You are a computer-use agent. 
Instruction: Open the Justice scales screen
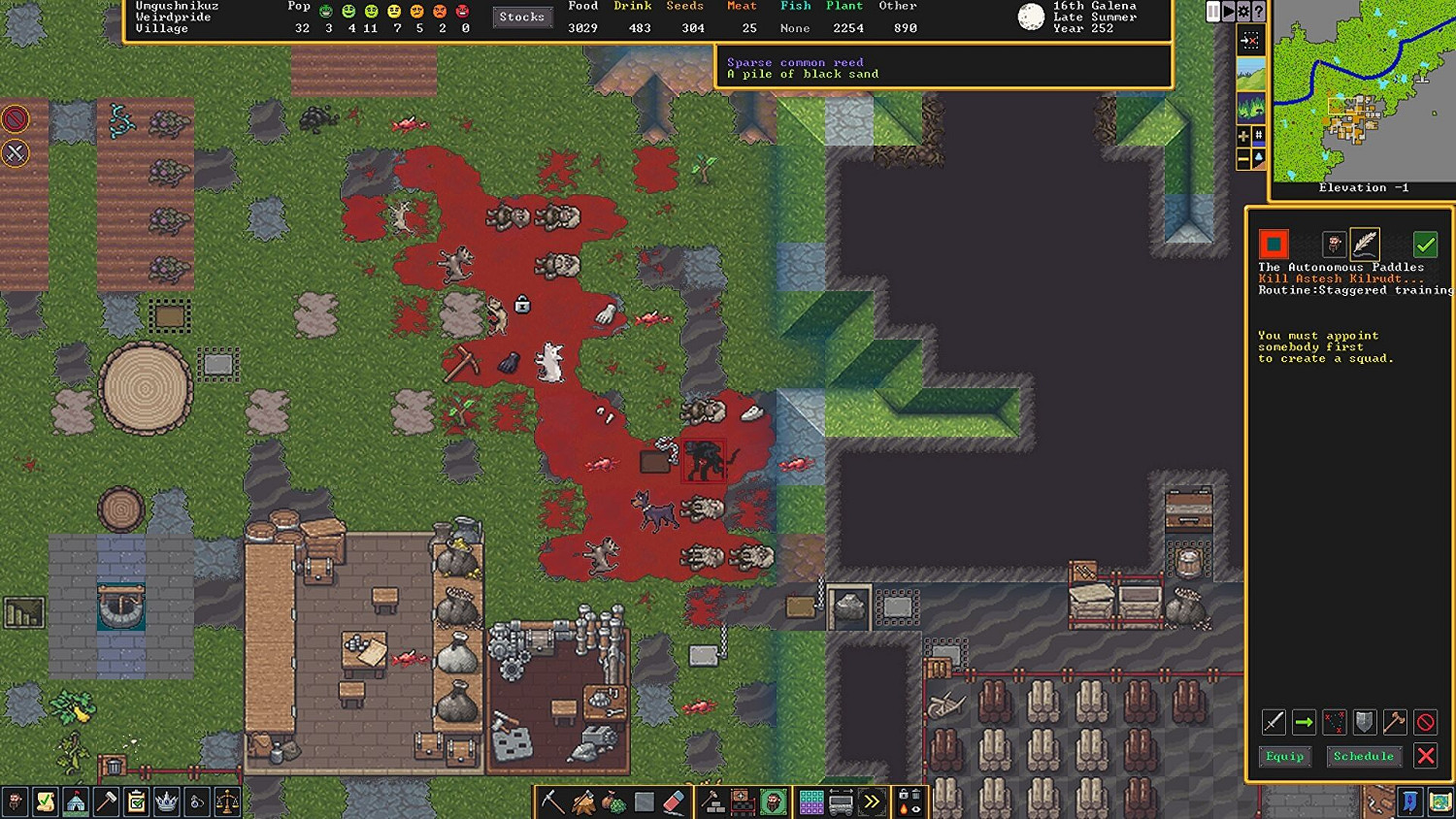click(x=227, y=803)
